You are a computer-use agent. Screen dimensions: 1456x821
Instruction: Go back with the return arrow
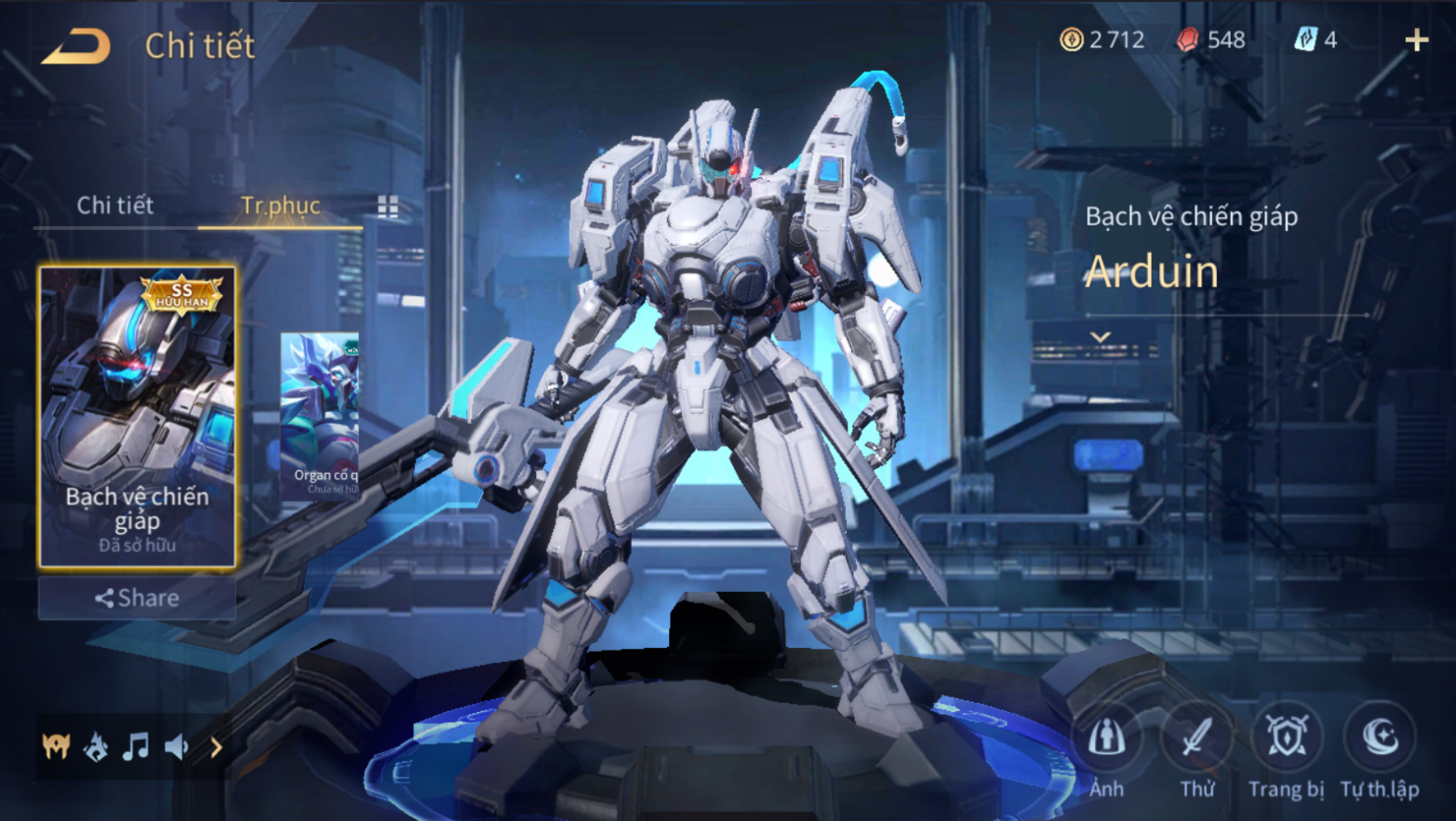76,47
